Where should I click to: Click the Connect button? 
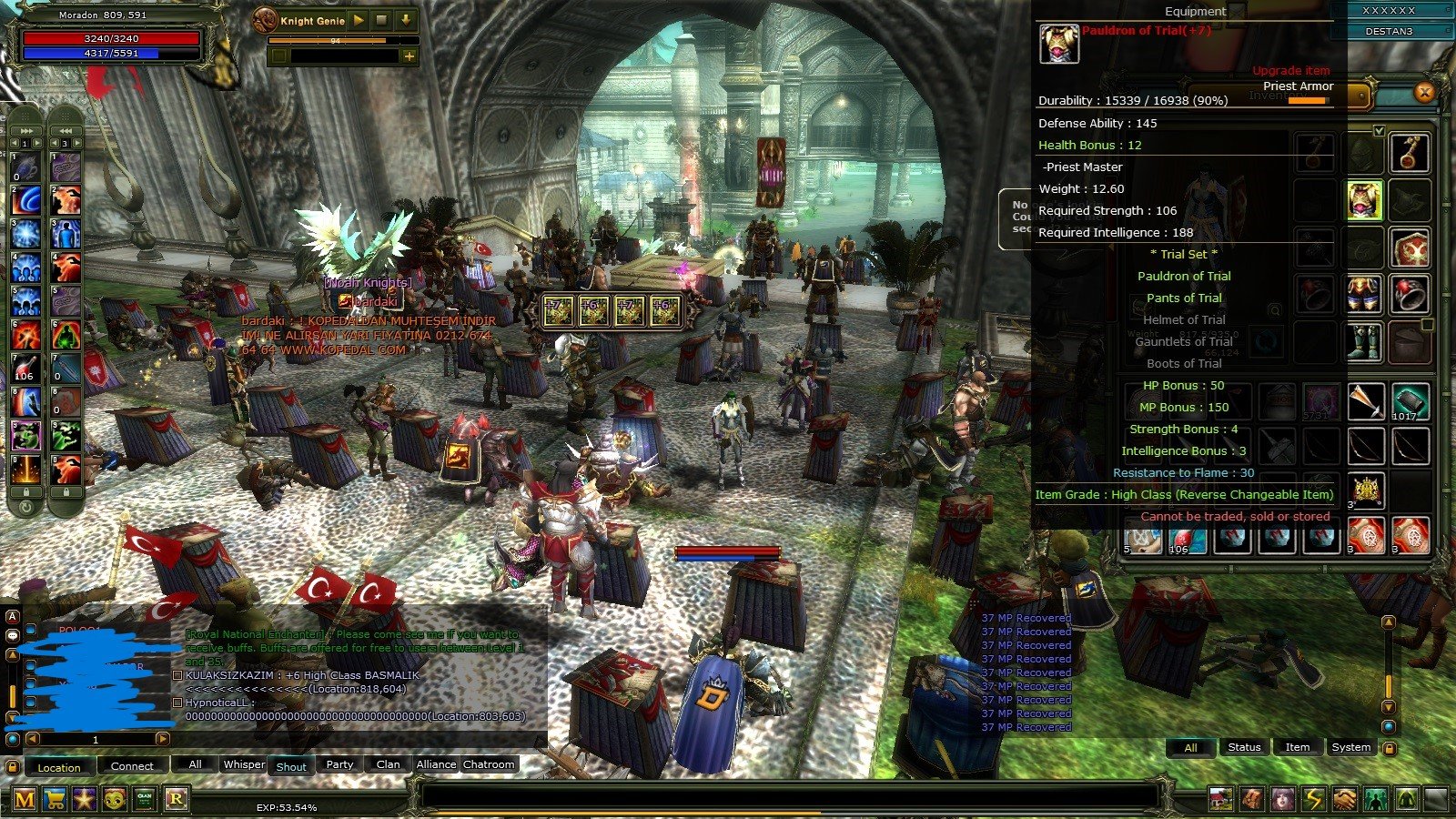[132, 766]
